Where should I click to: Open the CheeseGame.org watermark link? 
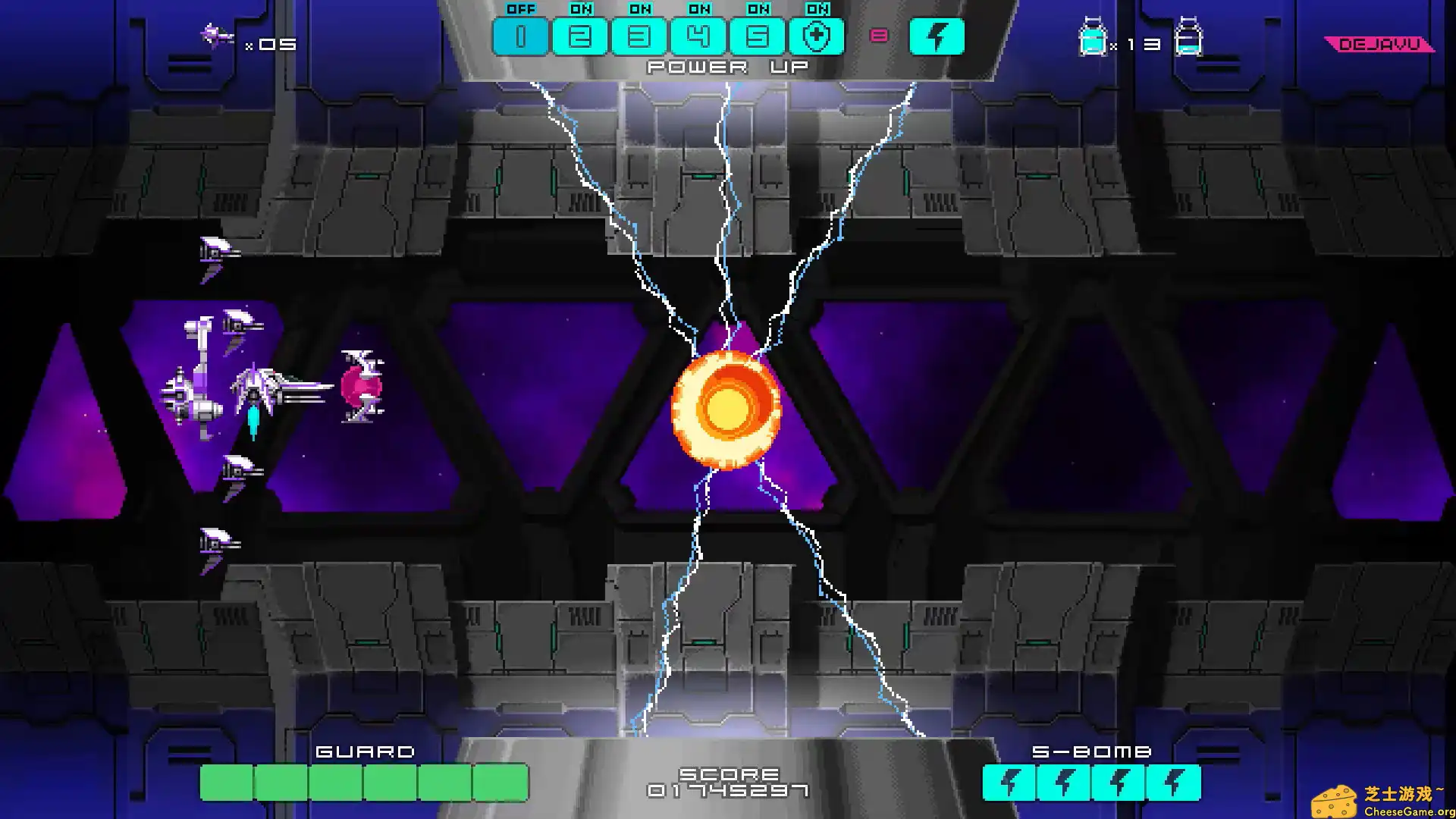coord(1382,802)
